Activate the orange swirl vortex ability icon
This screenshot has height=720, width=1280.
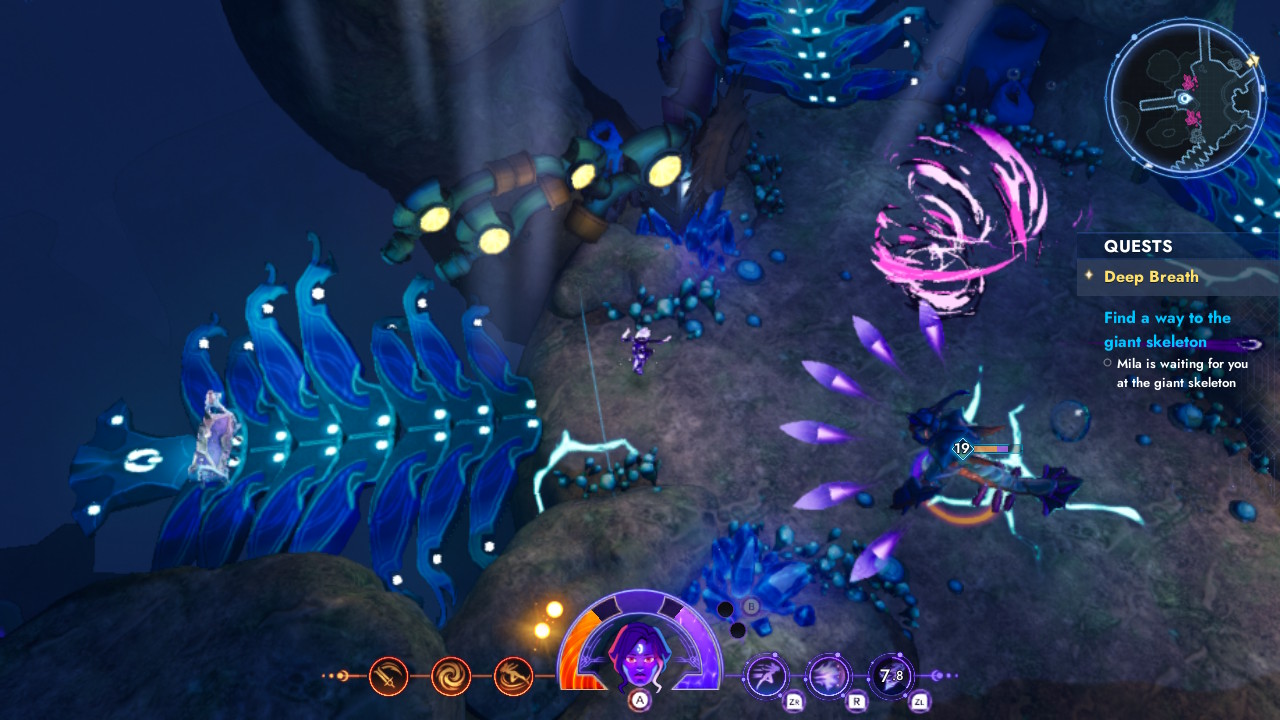click(x=451, y=674)
